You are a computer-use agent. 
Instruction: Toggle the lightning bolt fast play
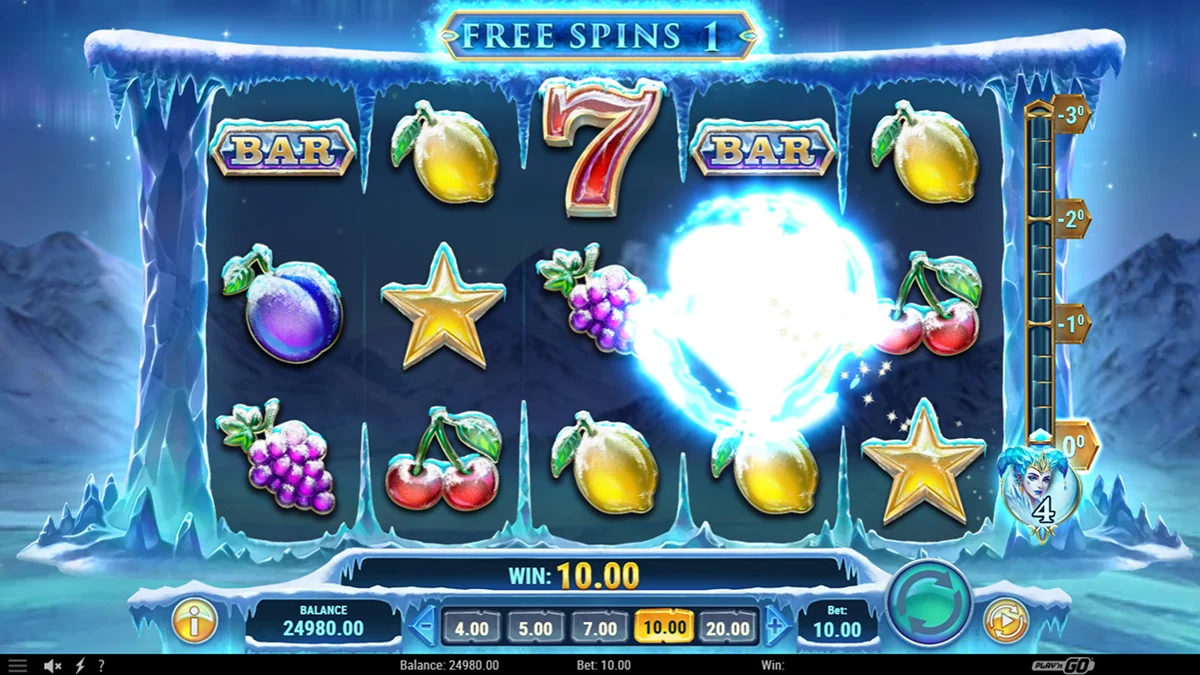click(79, 665)
